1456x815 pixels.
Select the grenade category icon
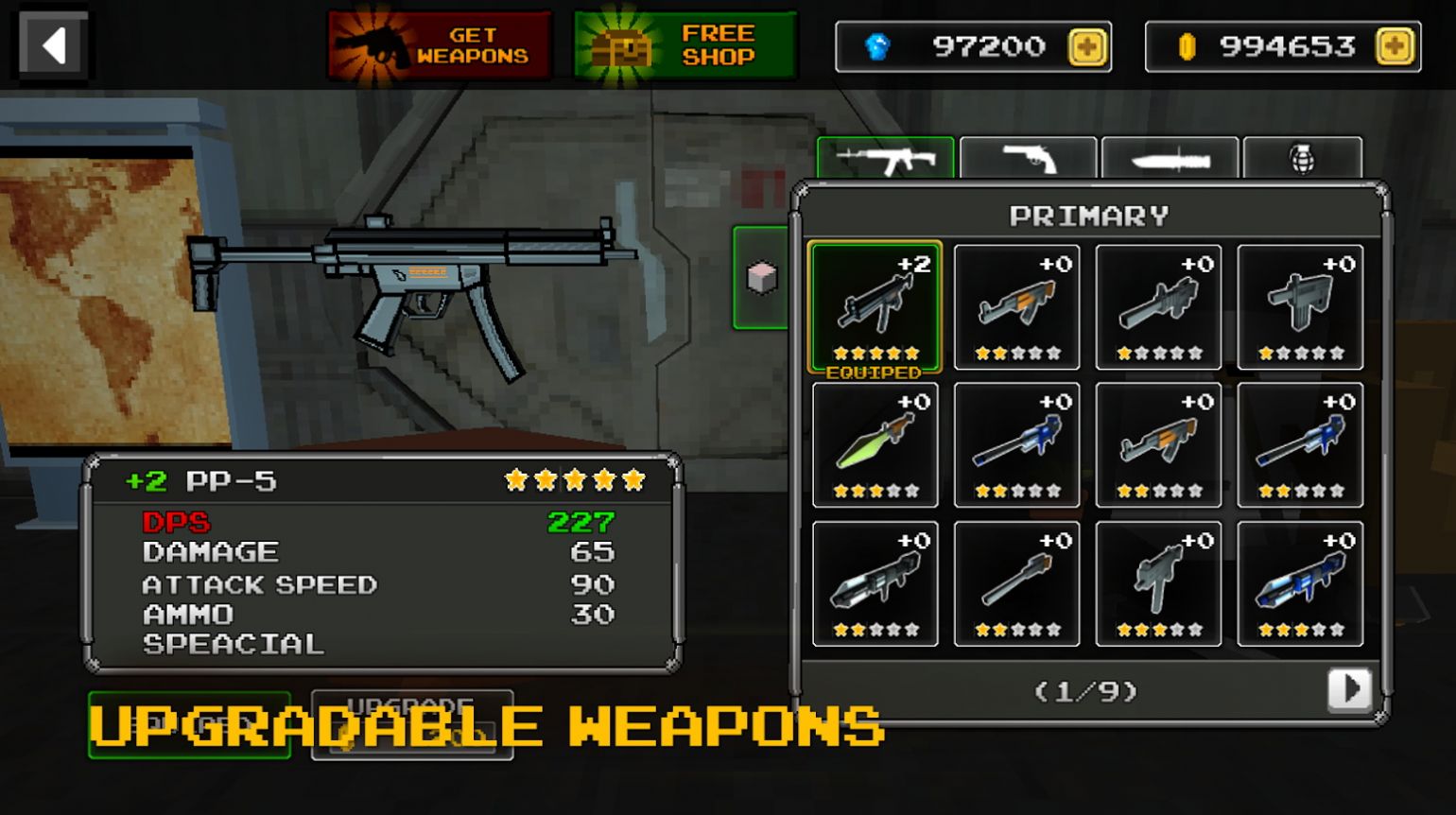[1302, 161]
